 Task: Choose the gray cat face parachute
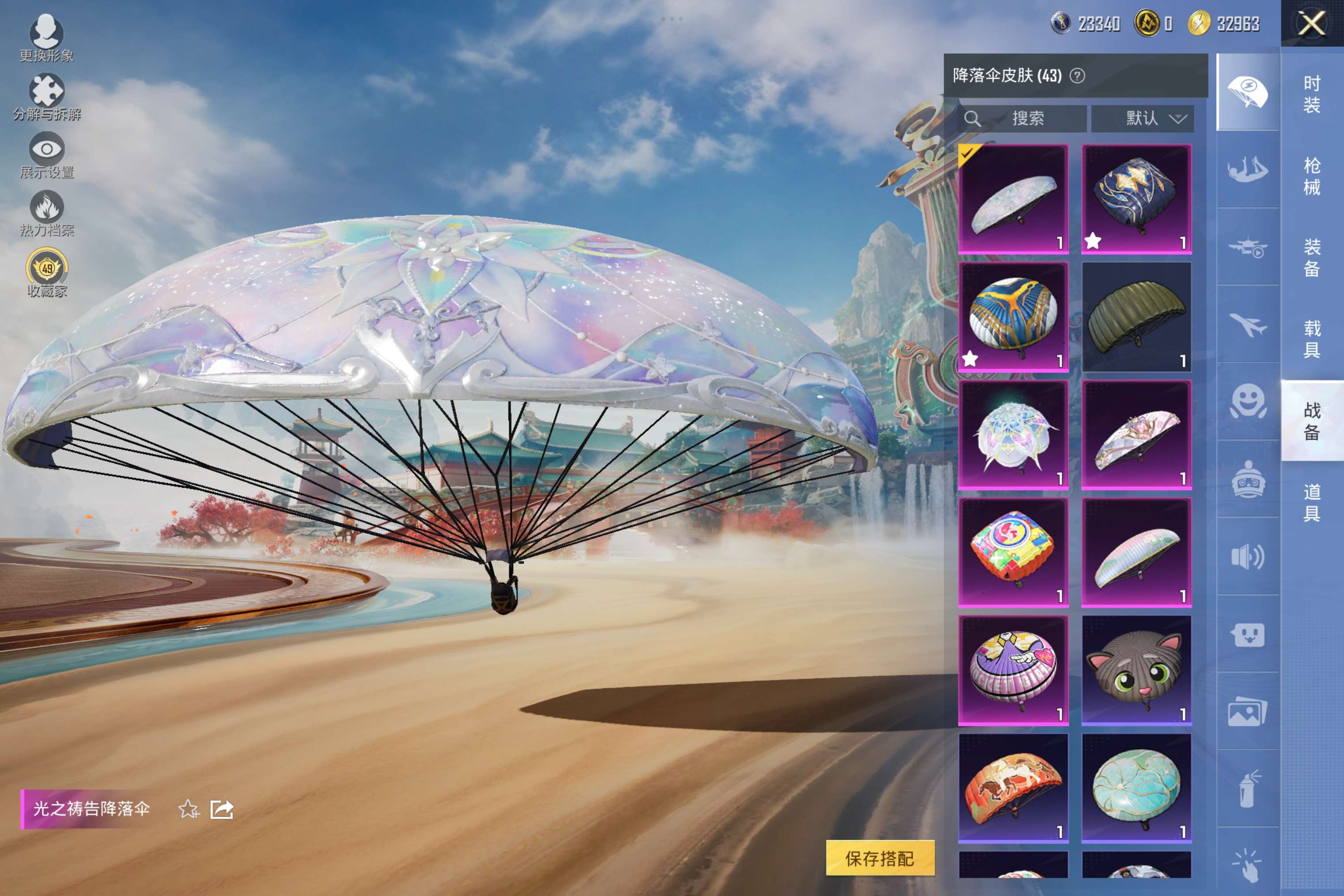pos(1137,670)
